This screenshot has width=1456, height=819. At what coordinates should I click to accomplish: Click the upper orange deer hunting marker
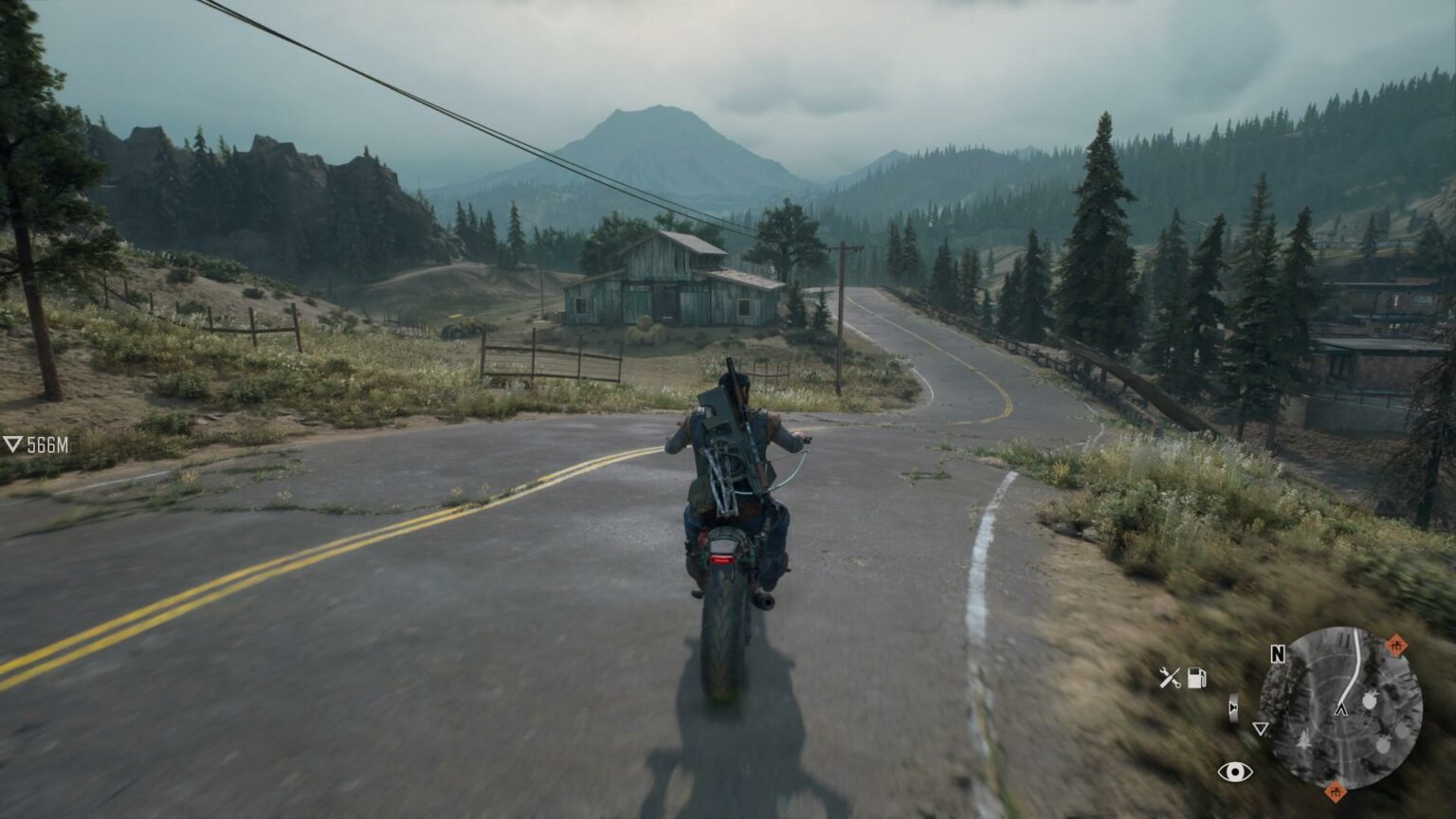[1396, 645]
